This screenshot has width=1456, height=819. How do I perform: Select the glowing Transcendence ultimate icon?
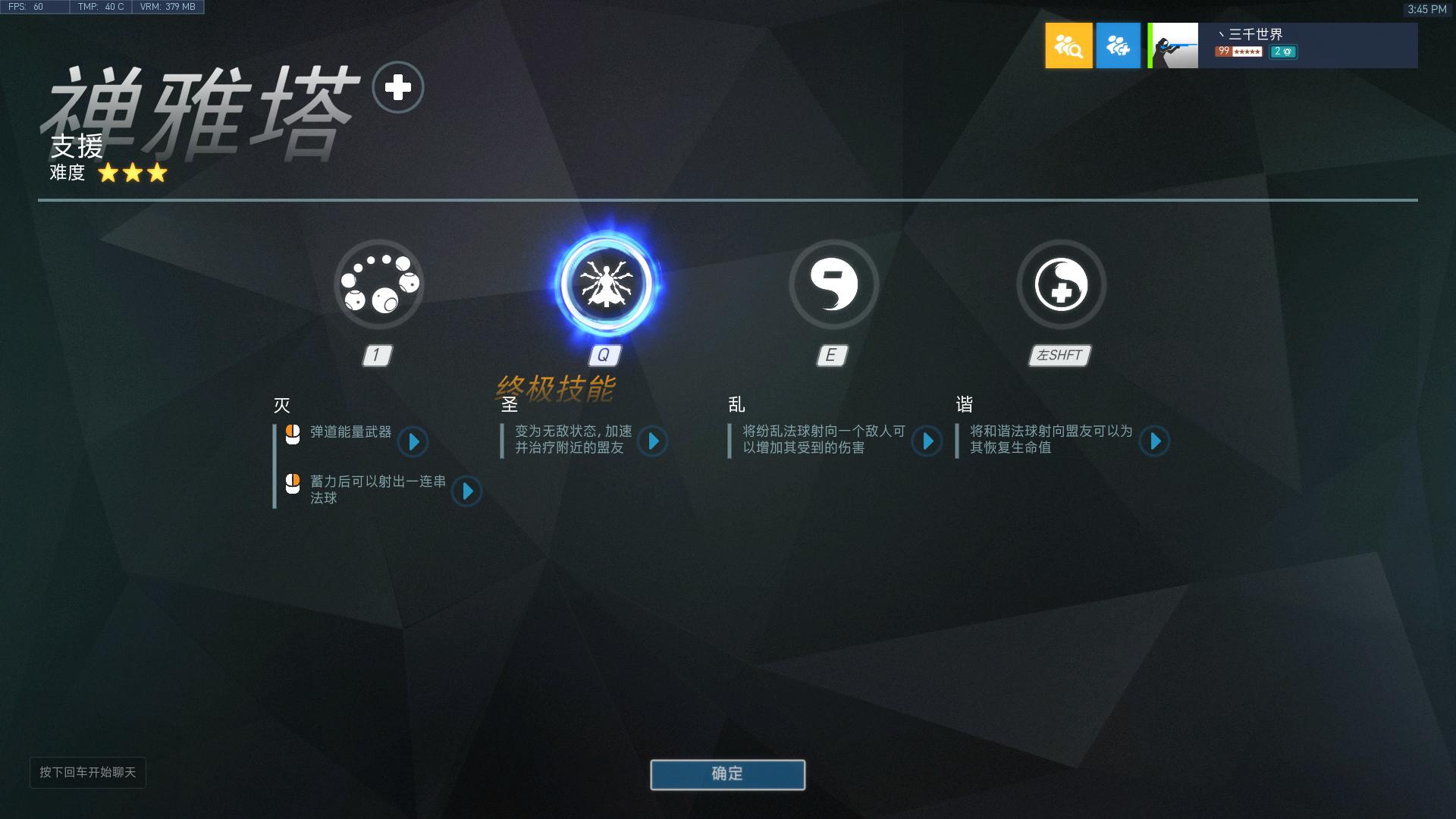(x=605, y=284)
